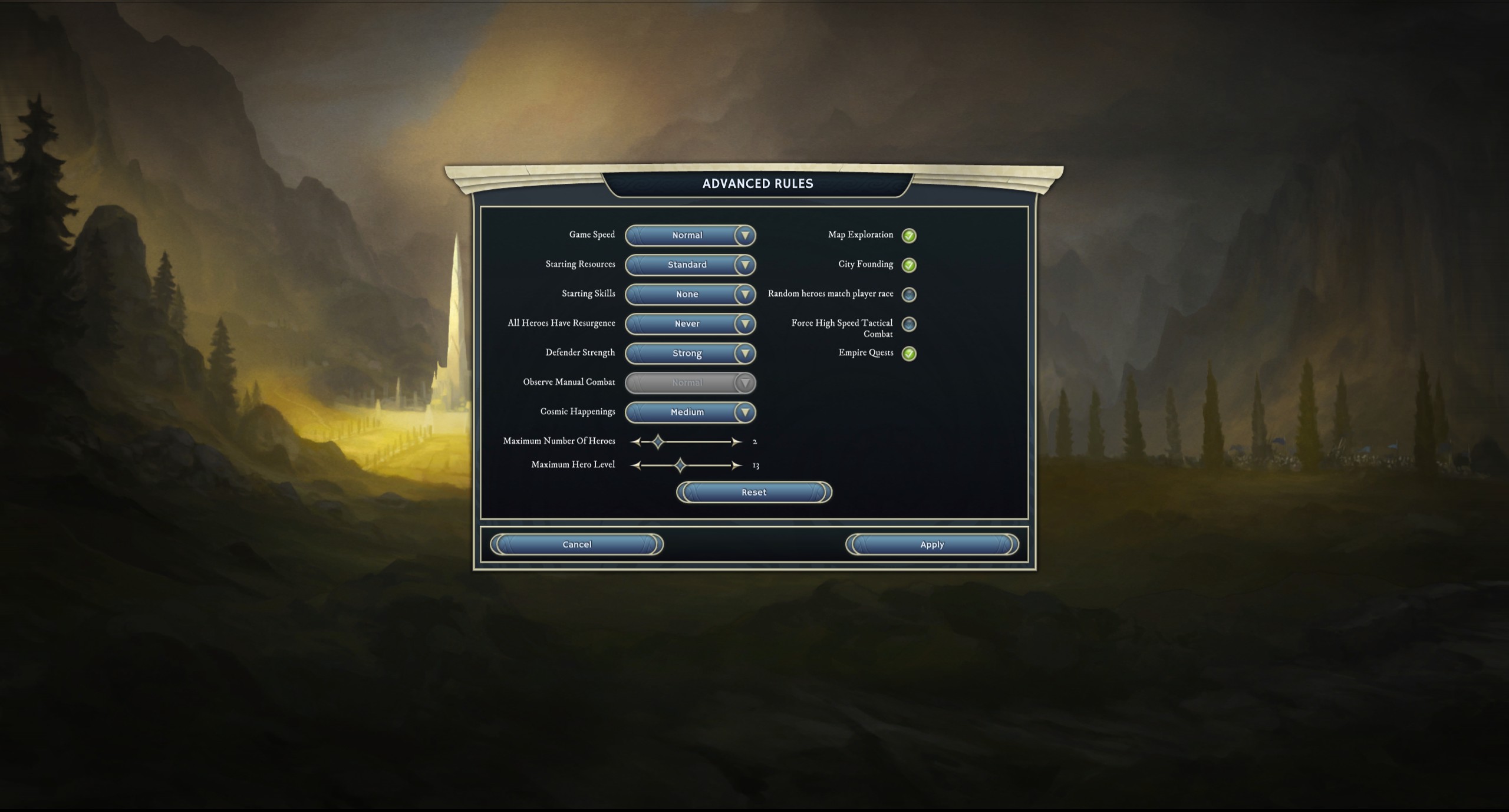Reset the advanced rules to defaults

[x=754, y=492]
